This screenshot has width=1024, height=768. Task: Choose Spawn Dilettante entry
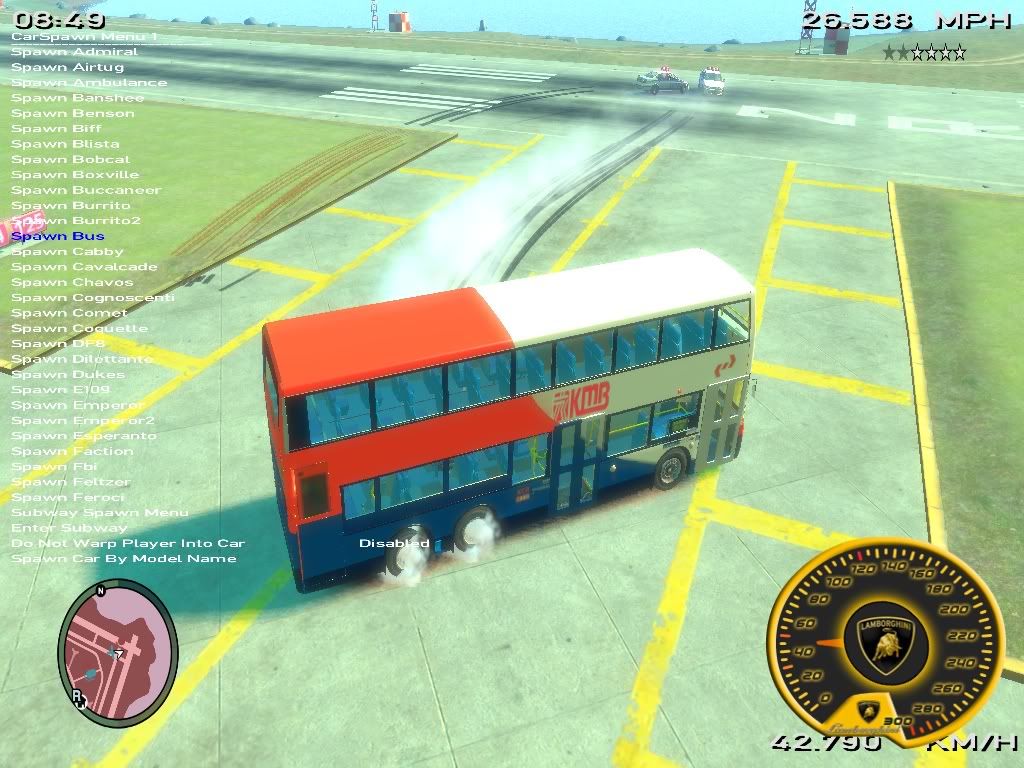(x=82, y=359)
